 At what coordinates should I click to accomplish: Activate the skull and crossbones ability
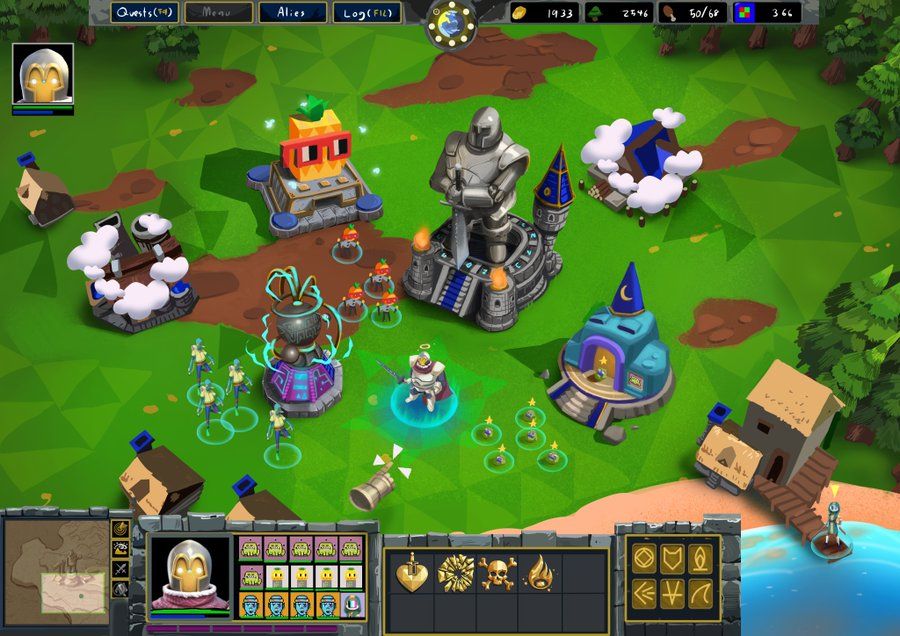[497, 573]
